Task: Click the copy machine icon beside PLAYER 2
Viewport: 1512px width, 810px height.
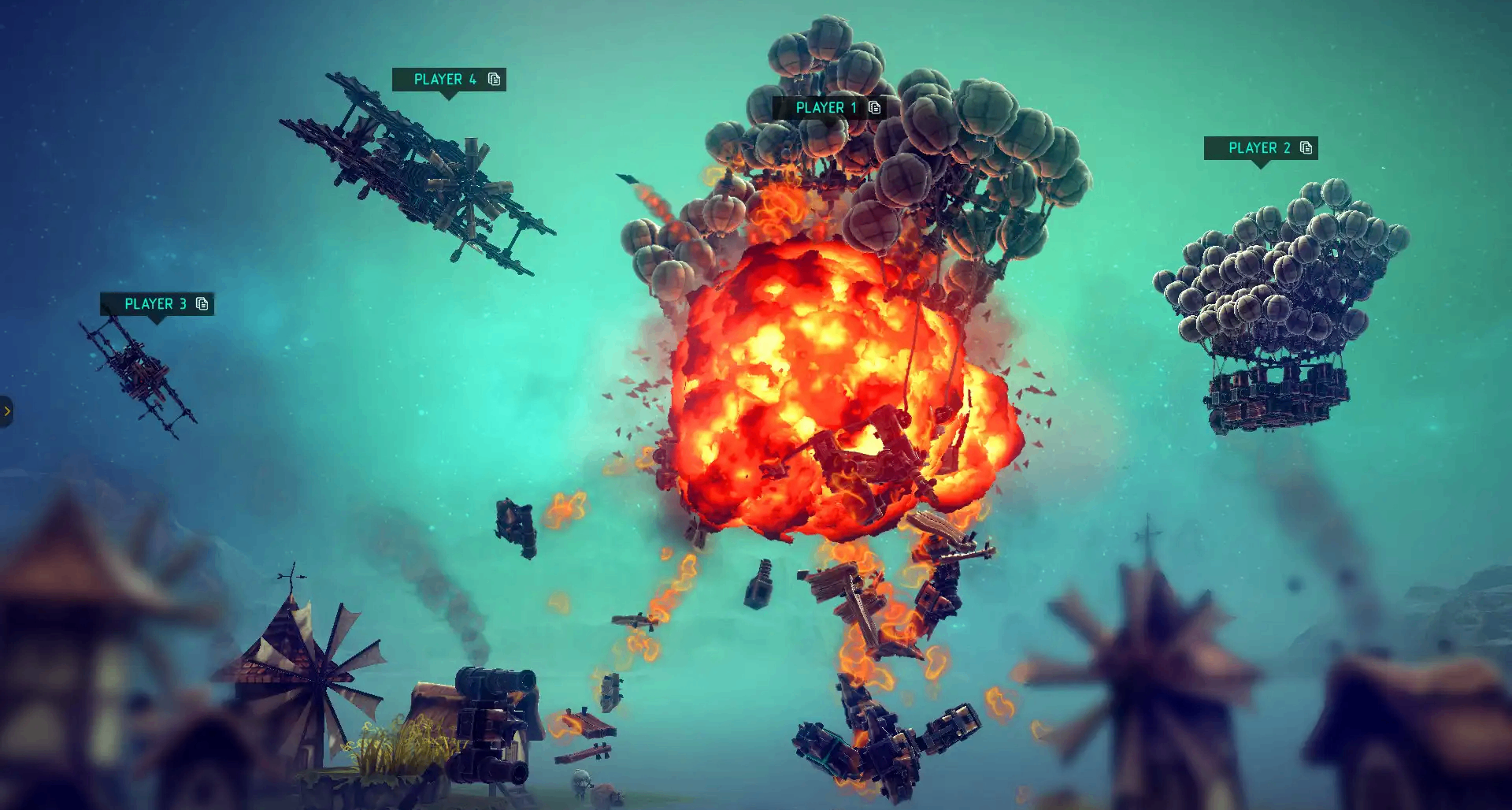Action: coord(1306,148)
